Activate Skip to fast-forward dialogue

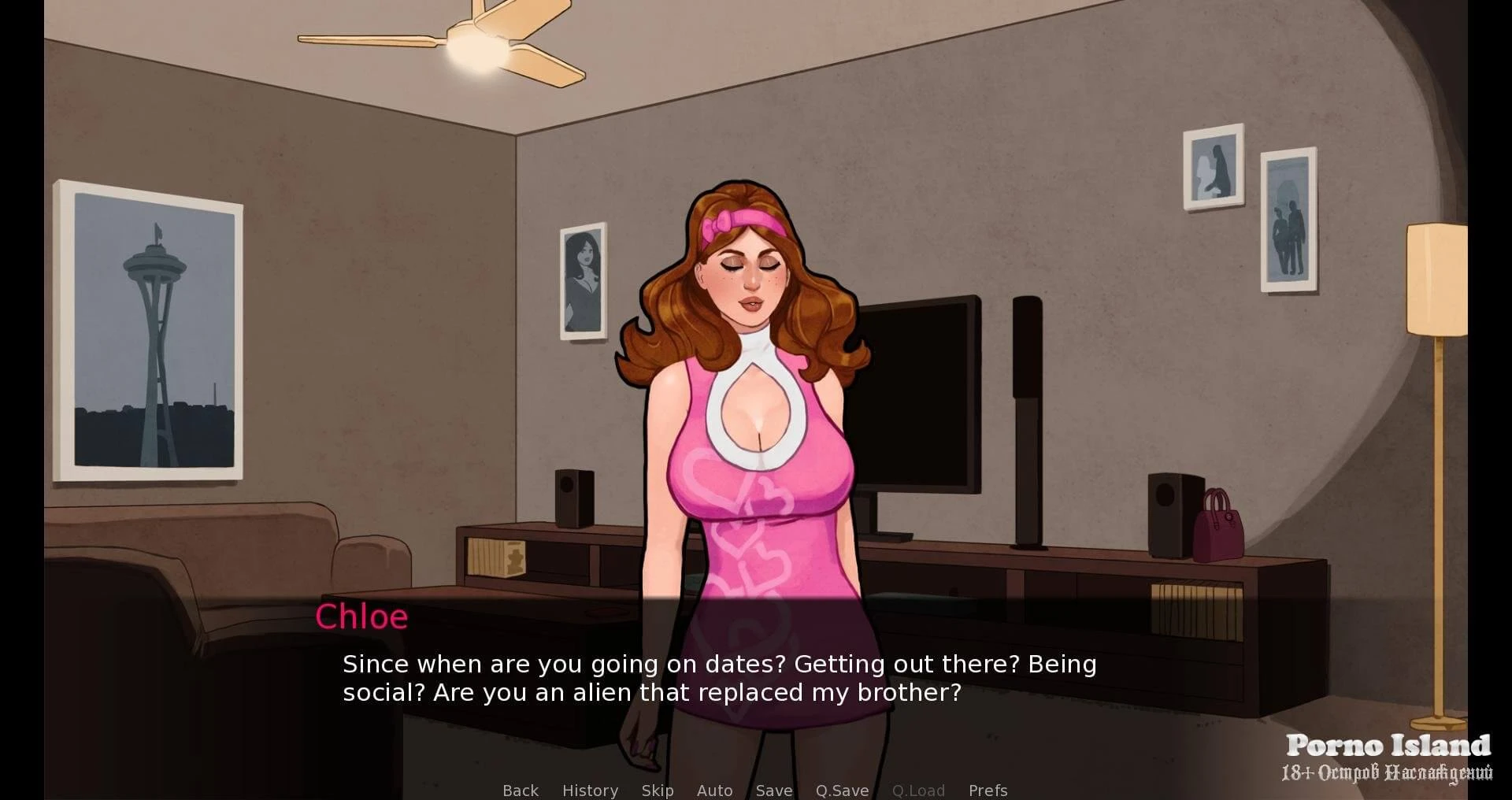(x=657, y=790)
